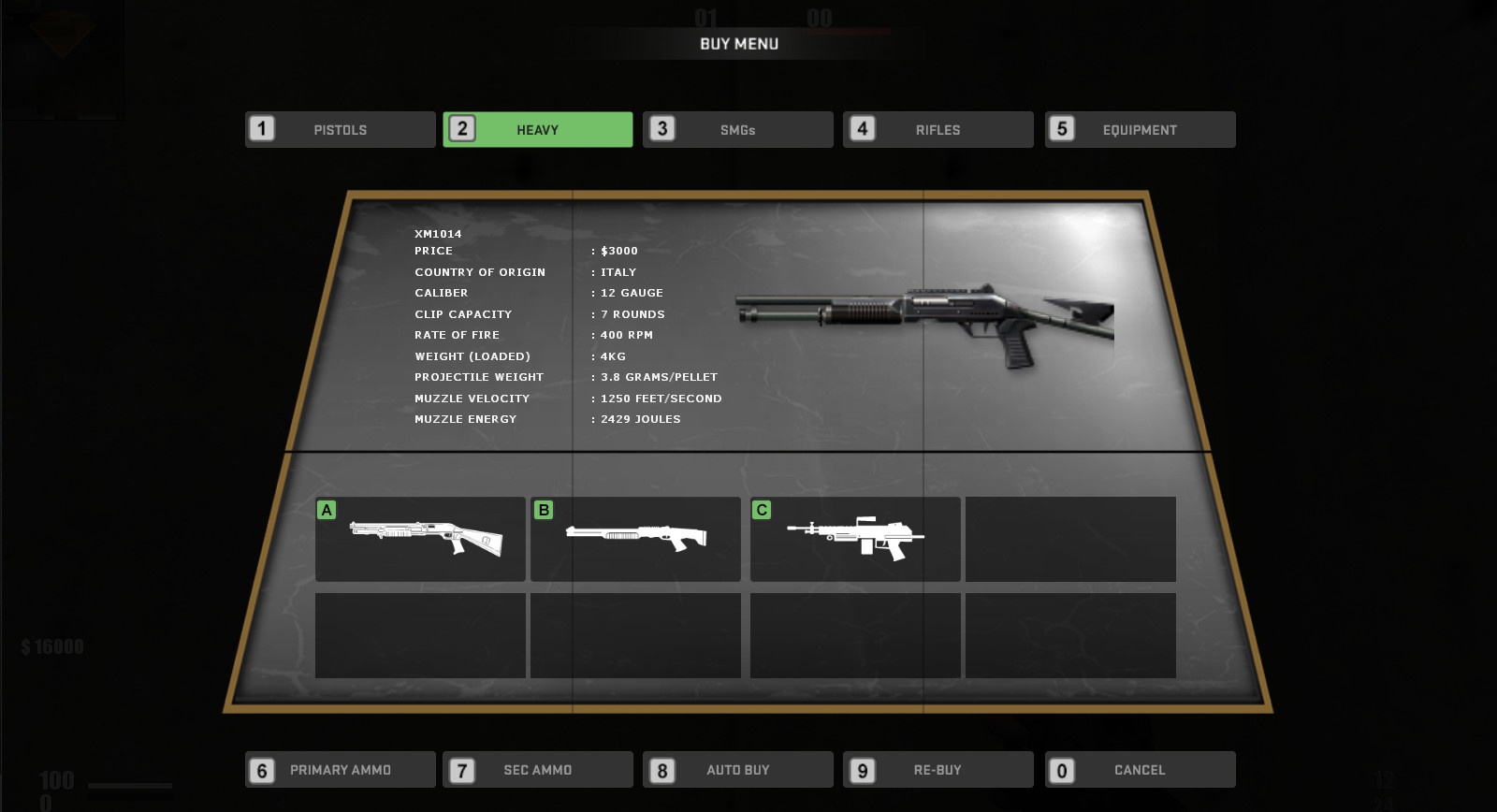Activate the Auto Buy option
Viewport: 1497px width, 812px height.
point(738,770)
